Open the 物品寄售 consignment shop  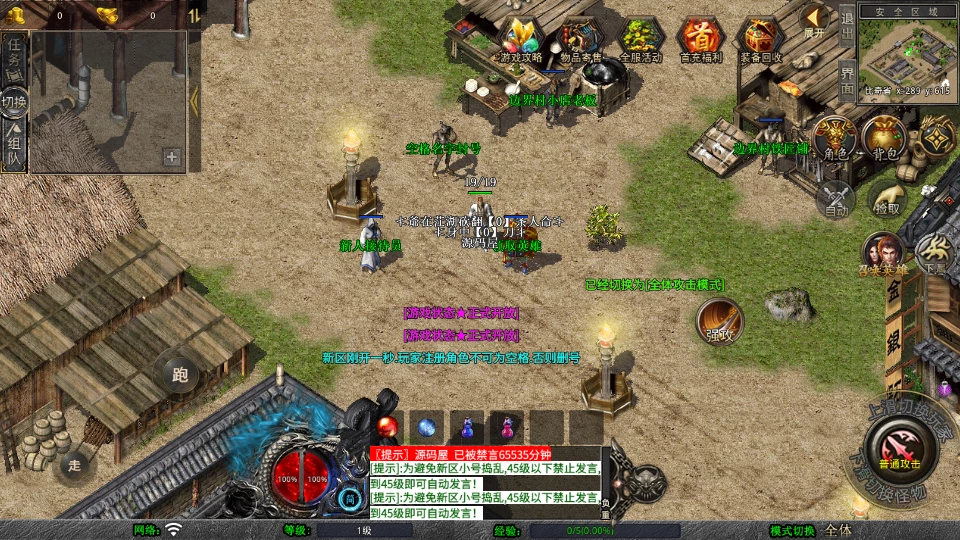click(580, 39)
